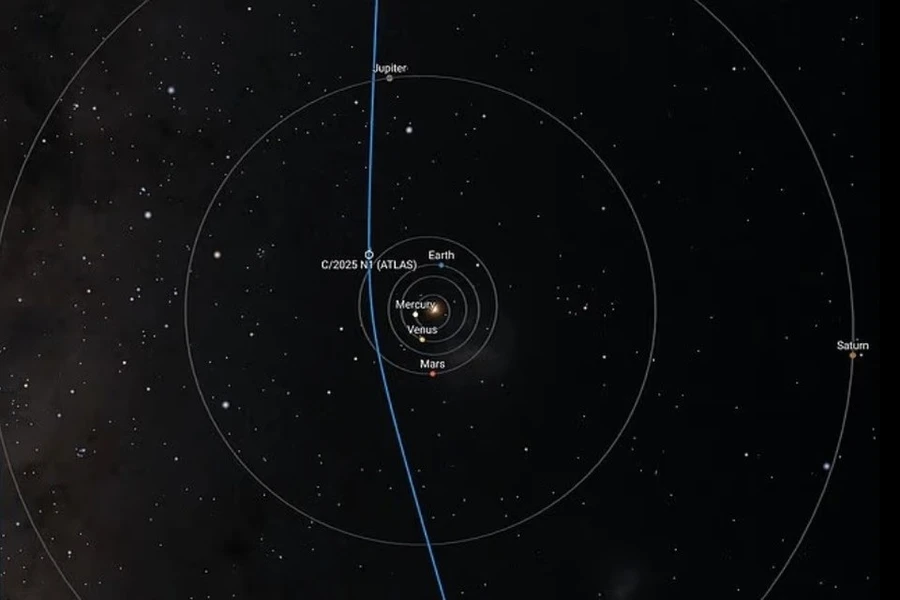Select the Mercury marker
900x600 pixels.
pyautogui.click(x=415, y=315)
